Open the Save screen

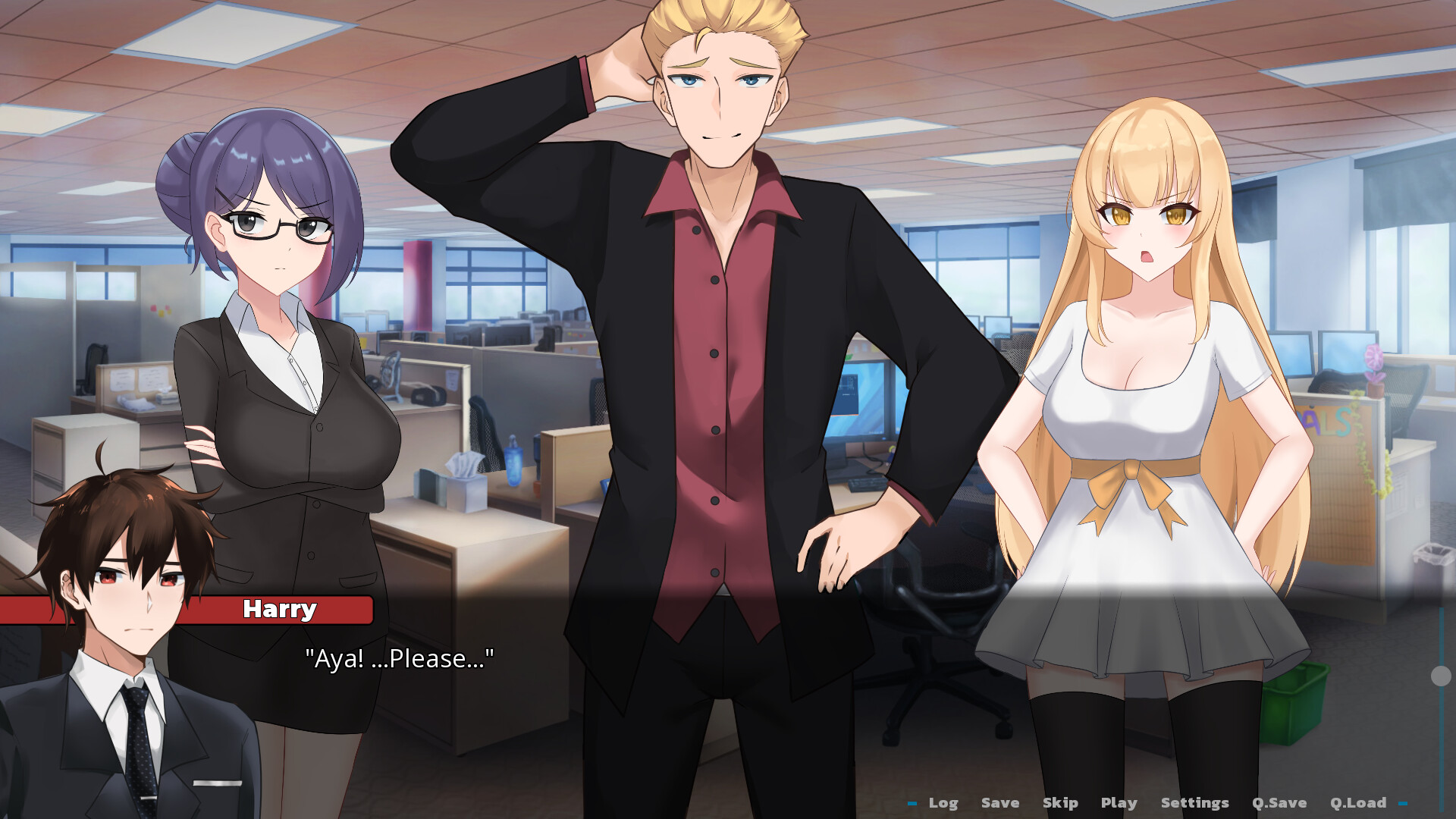(999, 802)
